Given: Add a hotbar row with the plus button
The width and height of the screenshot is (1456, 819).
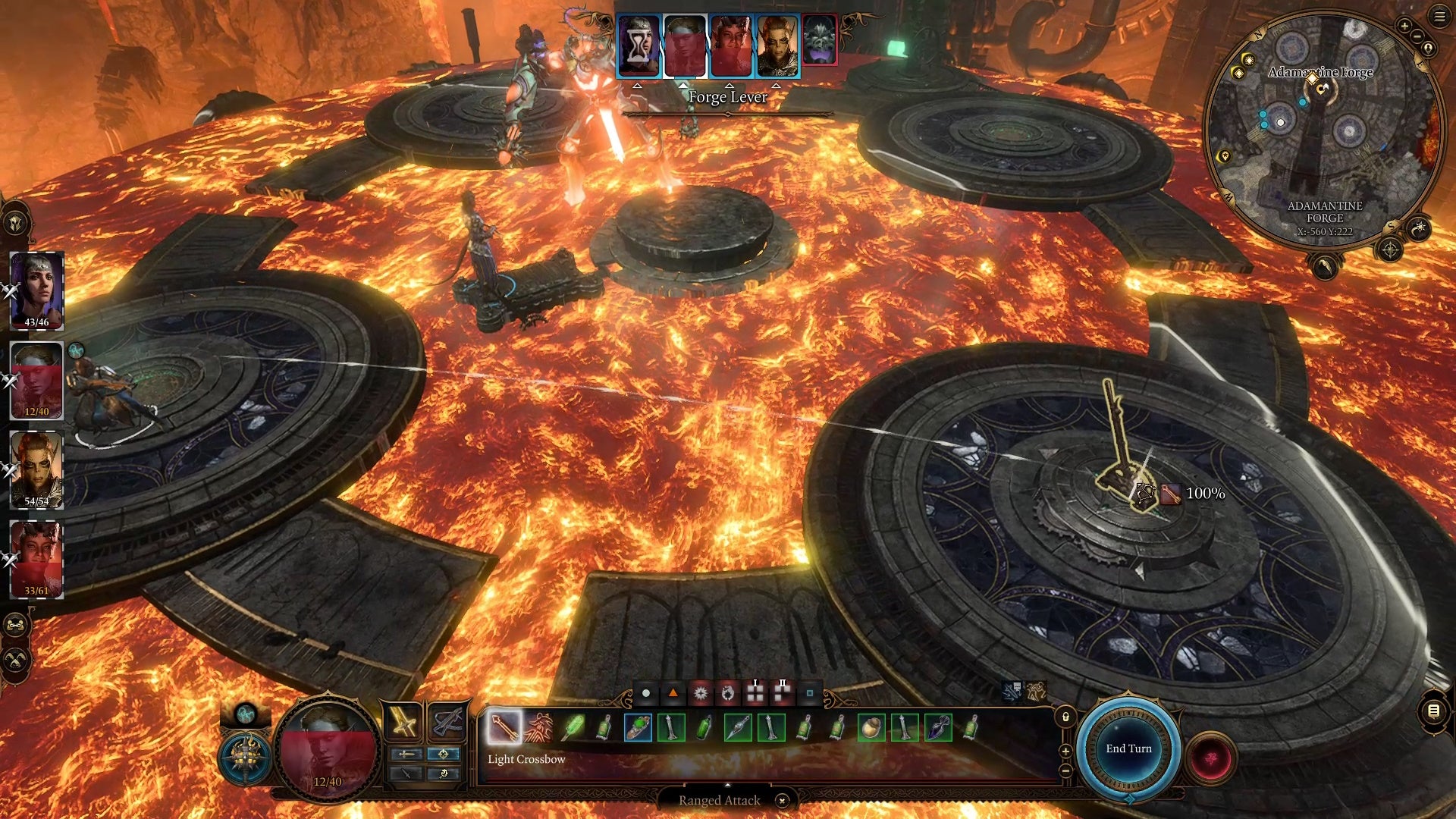Looking at the screenshot, I should click(x=1065, y=751).
